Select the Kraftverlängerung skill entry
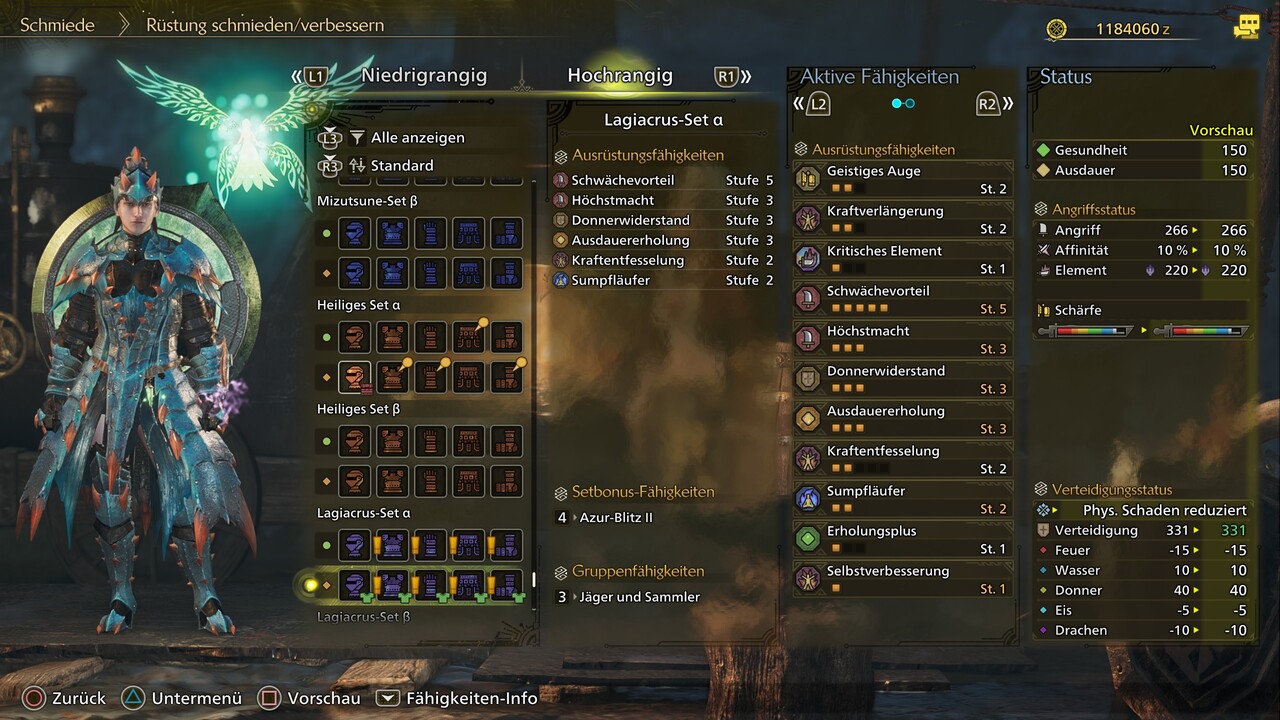This screenshot has height=720, width=1280. tap(903, 219)
